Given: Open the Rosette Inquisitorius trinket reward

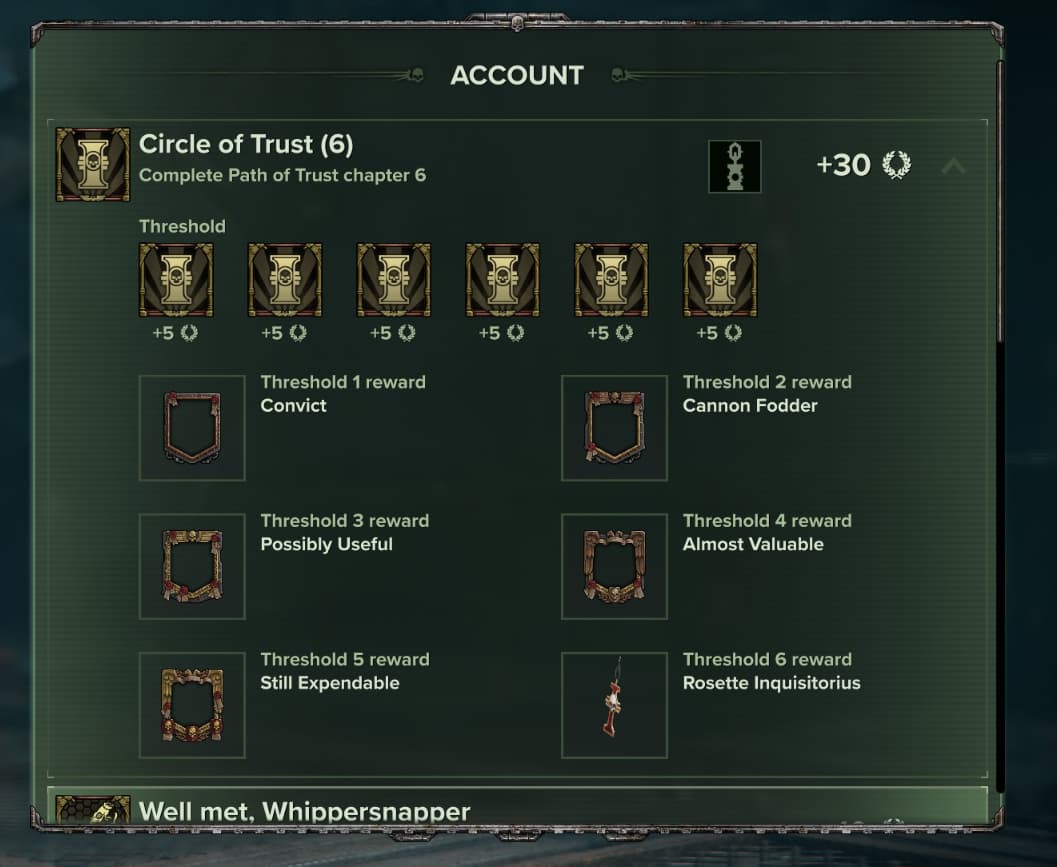Looking at the screenshot, I should pyautogui.click(x=614, y=705).
